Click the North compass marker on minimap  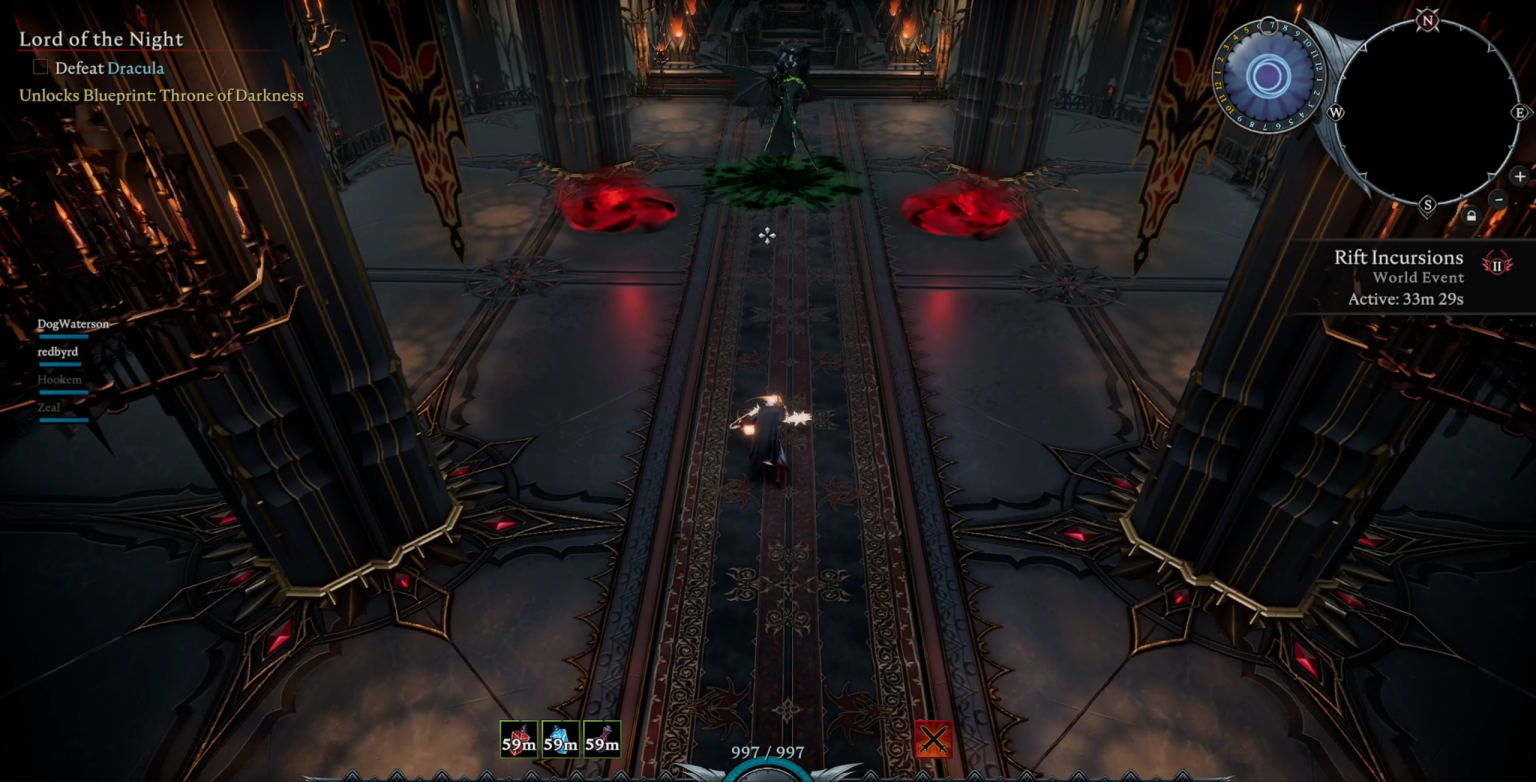1428,19
